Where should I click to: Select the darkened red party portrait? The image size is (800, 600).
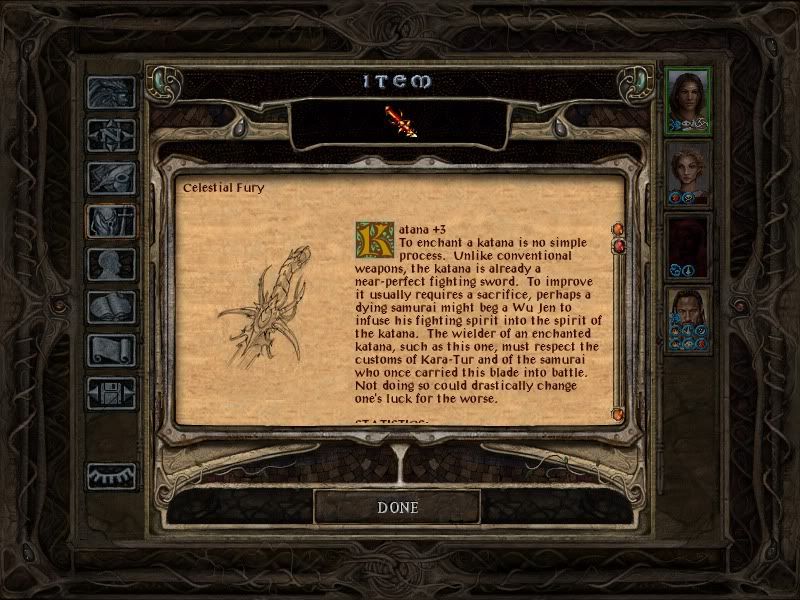(x=688, y=245)
